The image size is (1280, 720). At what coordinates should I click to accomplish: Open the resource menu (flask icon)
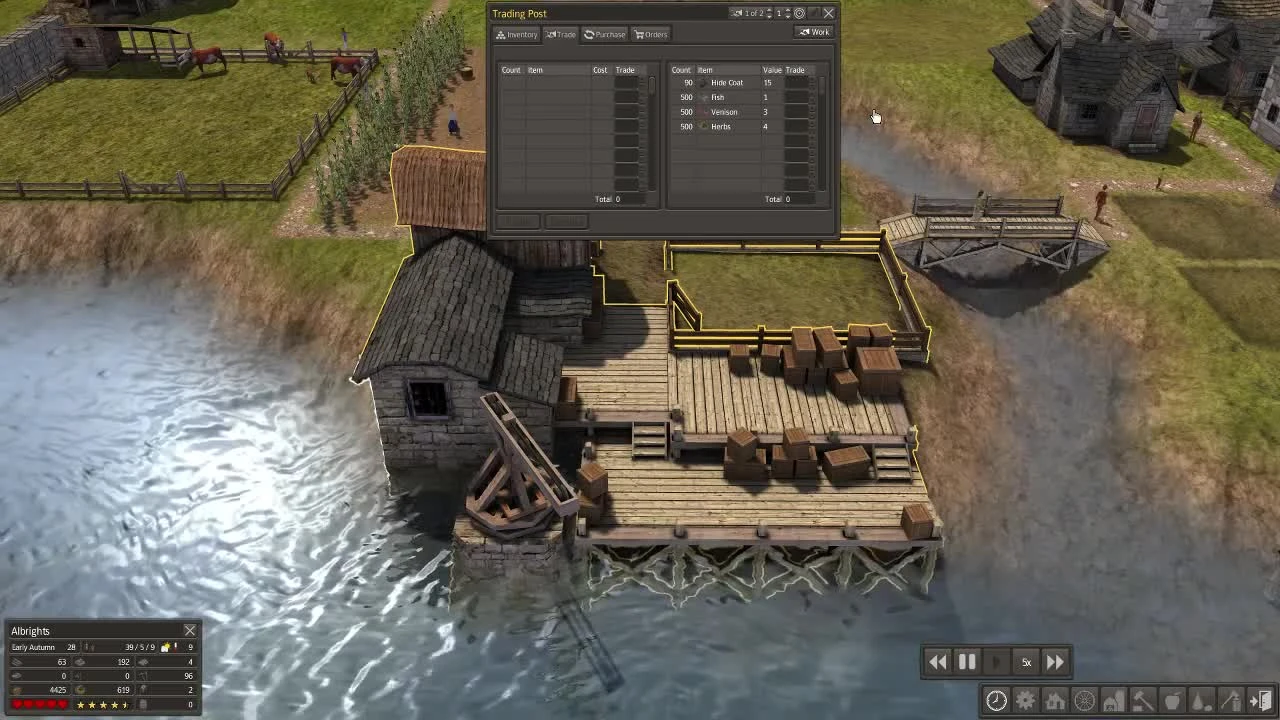[x=1199, y=700]
